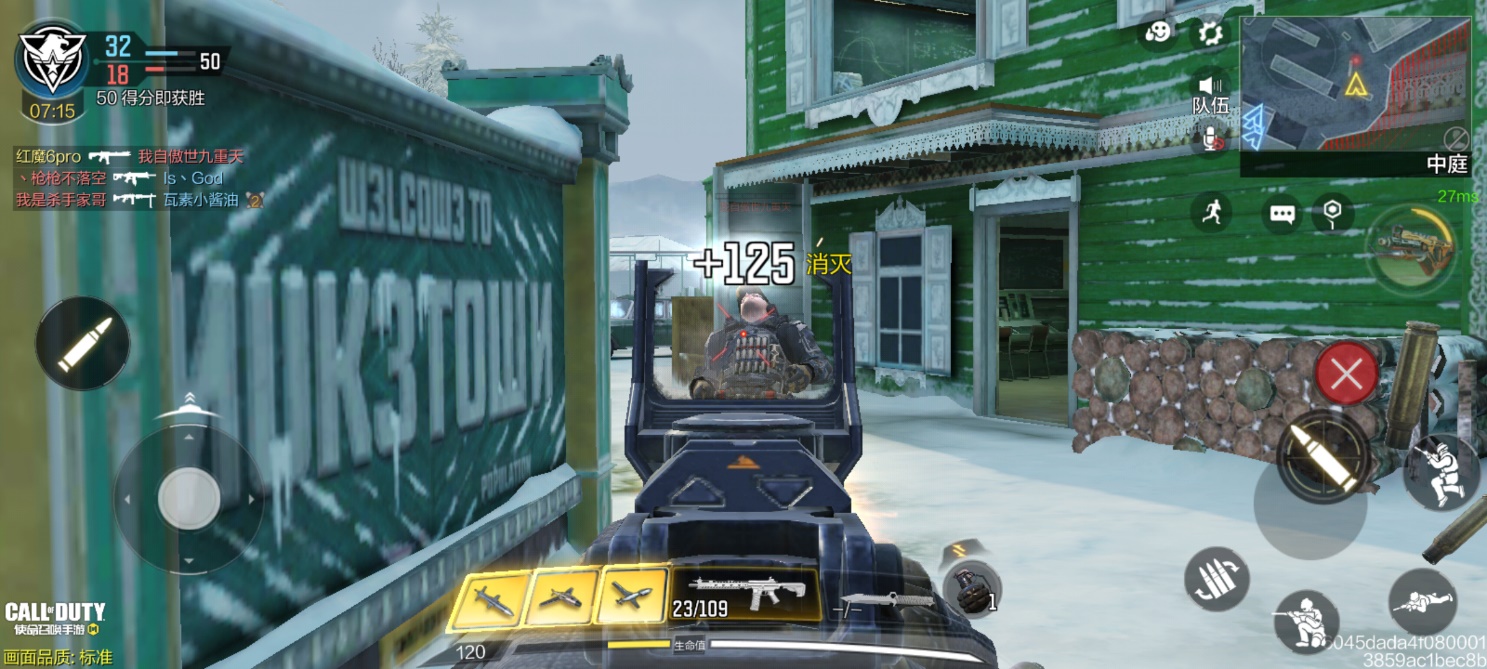1487x669 pixels.
Task: Open the settings gear icon
Action: (x=1210, y=34)
